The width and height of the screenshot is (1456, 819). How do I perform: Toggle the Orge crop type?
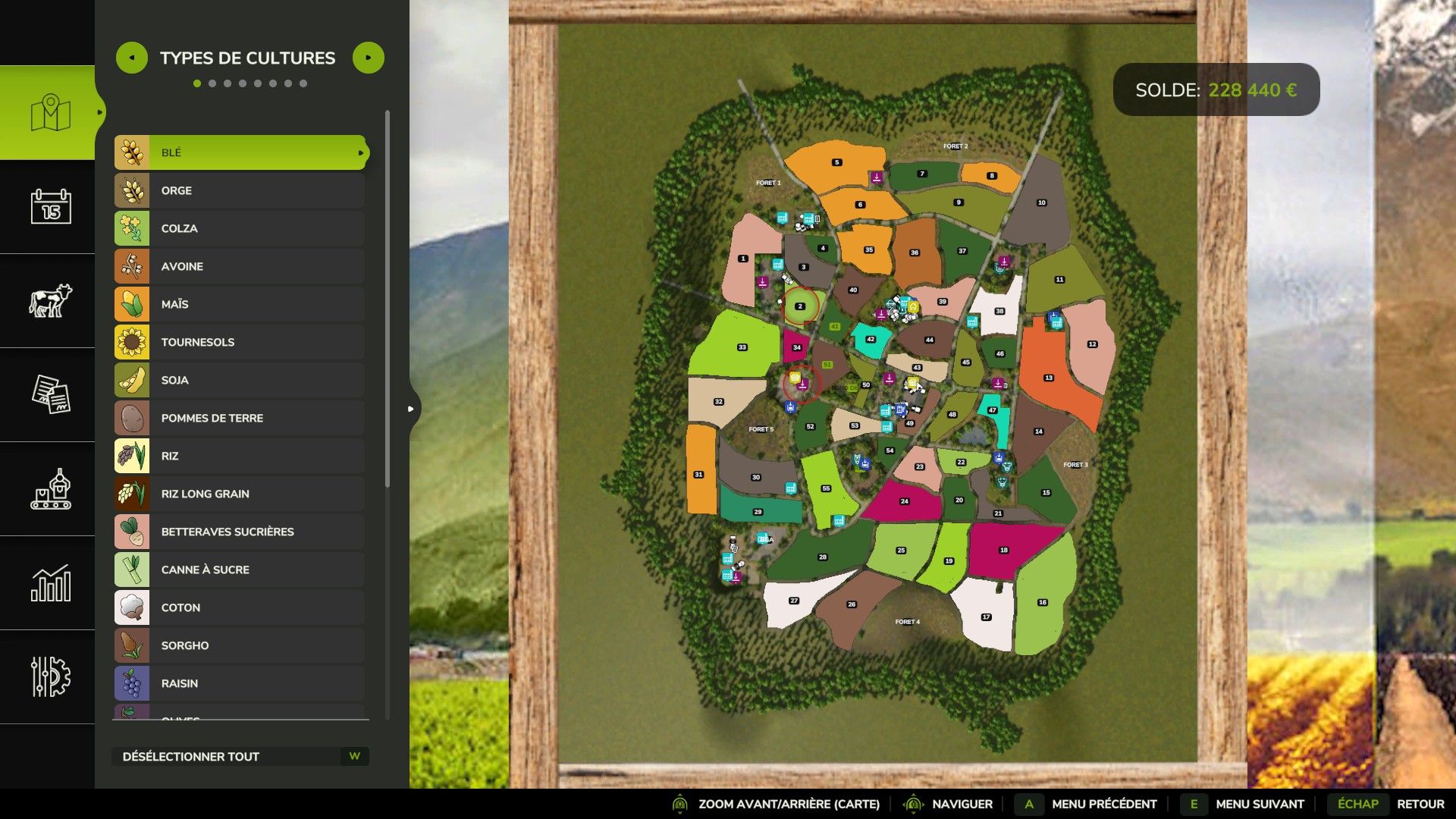[240, 190]
